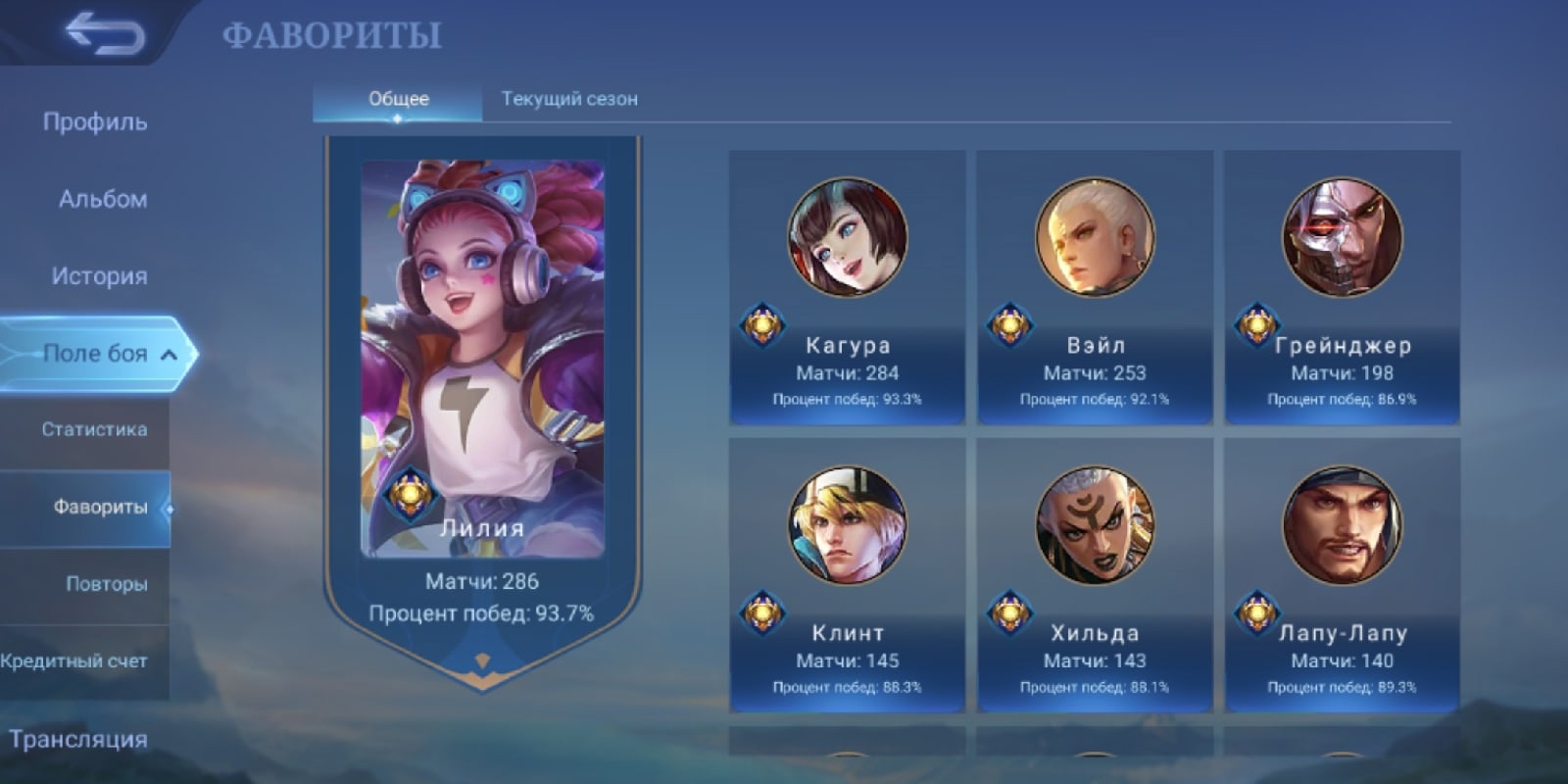Choose the Фавориты submenu item
Screen dimensions: 1568x784
(x=99, y=507)
